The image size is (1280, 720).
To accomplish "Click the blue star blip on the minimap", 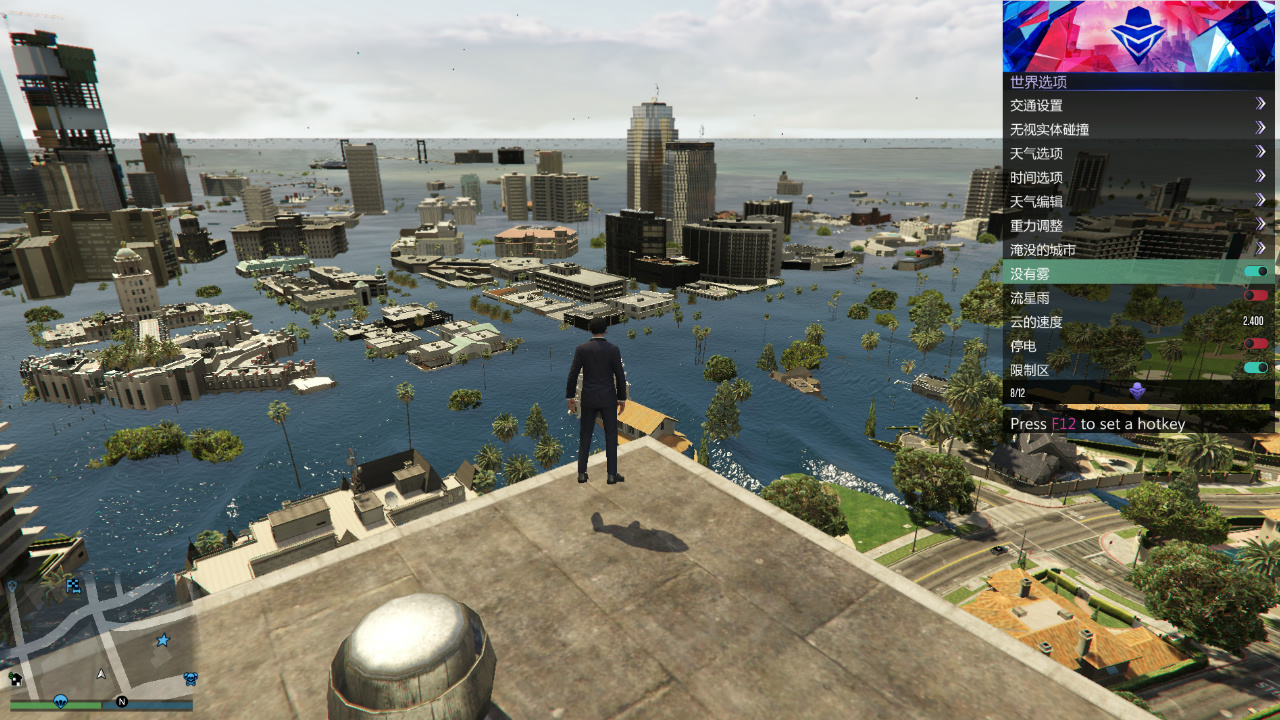I will coord(162,640).
